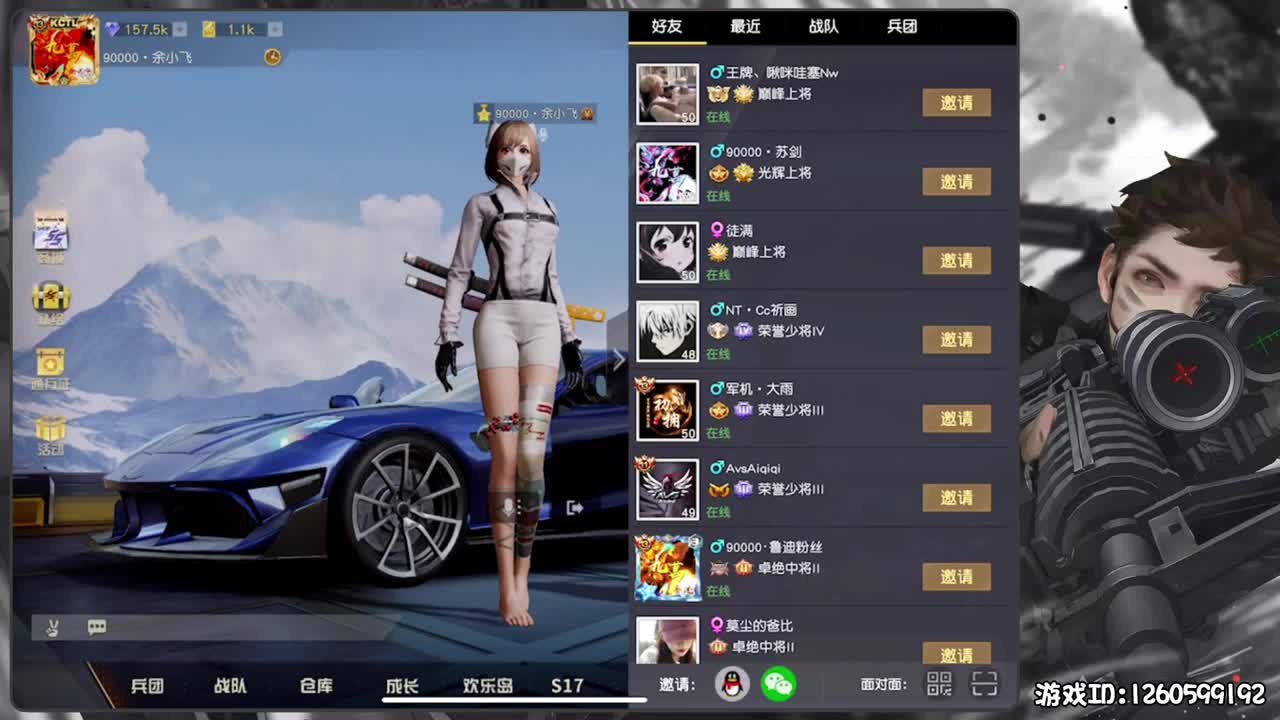Invite friends via QQ penguin icon
The width and height of the screenshot is (1280, 720).
(x=732, y=684)
